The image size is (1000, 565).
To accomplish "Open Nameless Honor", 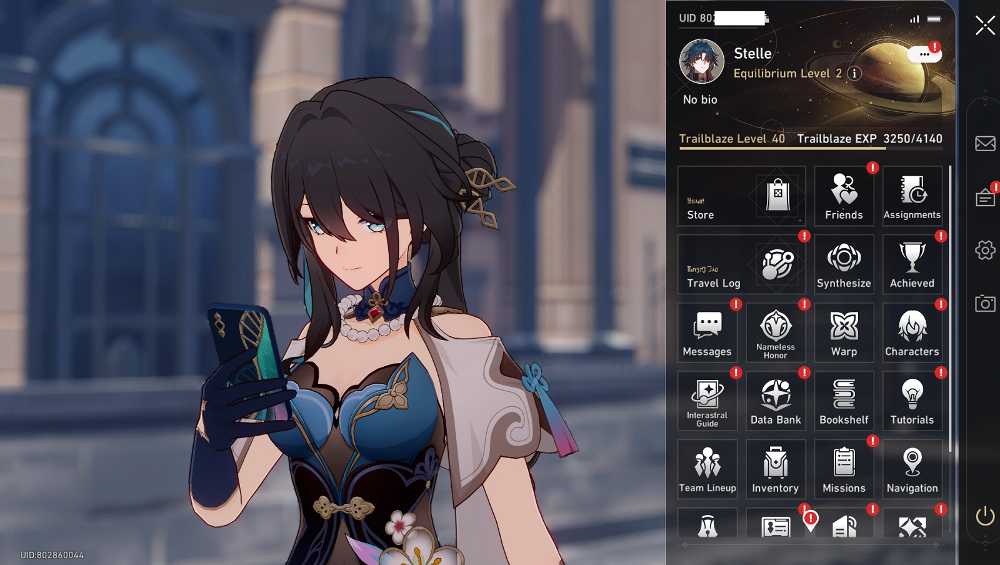I will pyautogui.click(x=775, y=332).
